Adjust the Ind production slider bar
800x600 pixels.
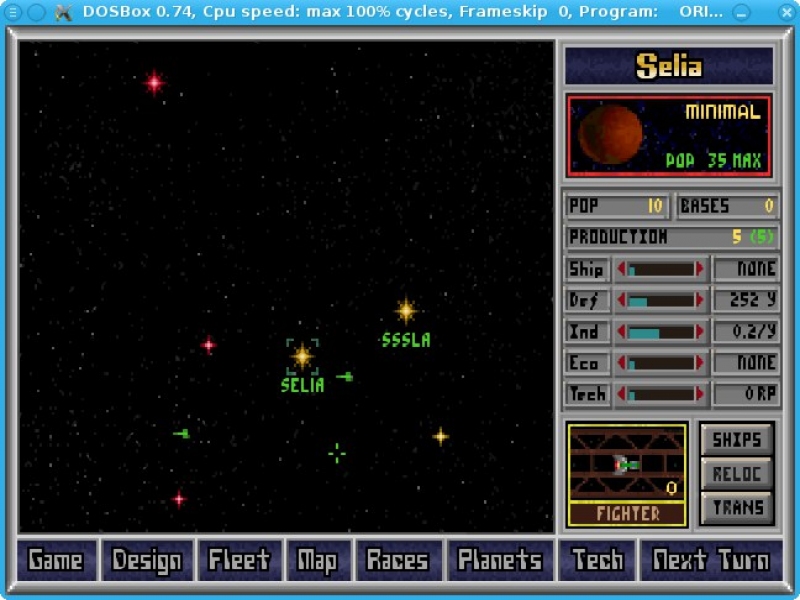coord(660,332)
